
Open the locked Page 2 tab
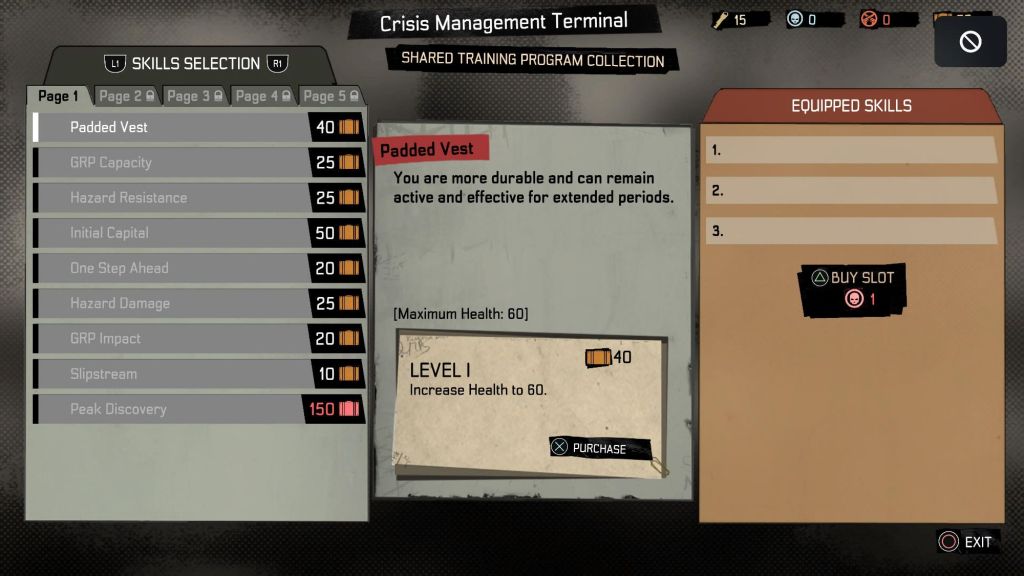(x=126, y=96)
